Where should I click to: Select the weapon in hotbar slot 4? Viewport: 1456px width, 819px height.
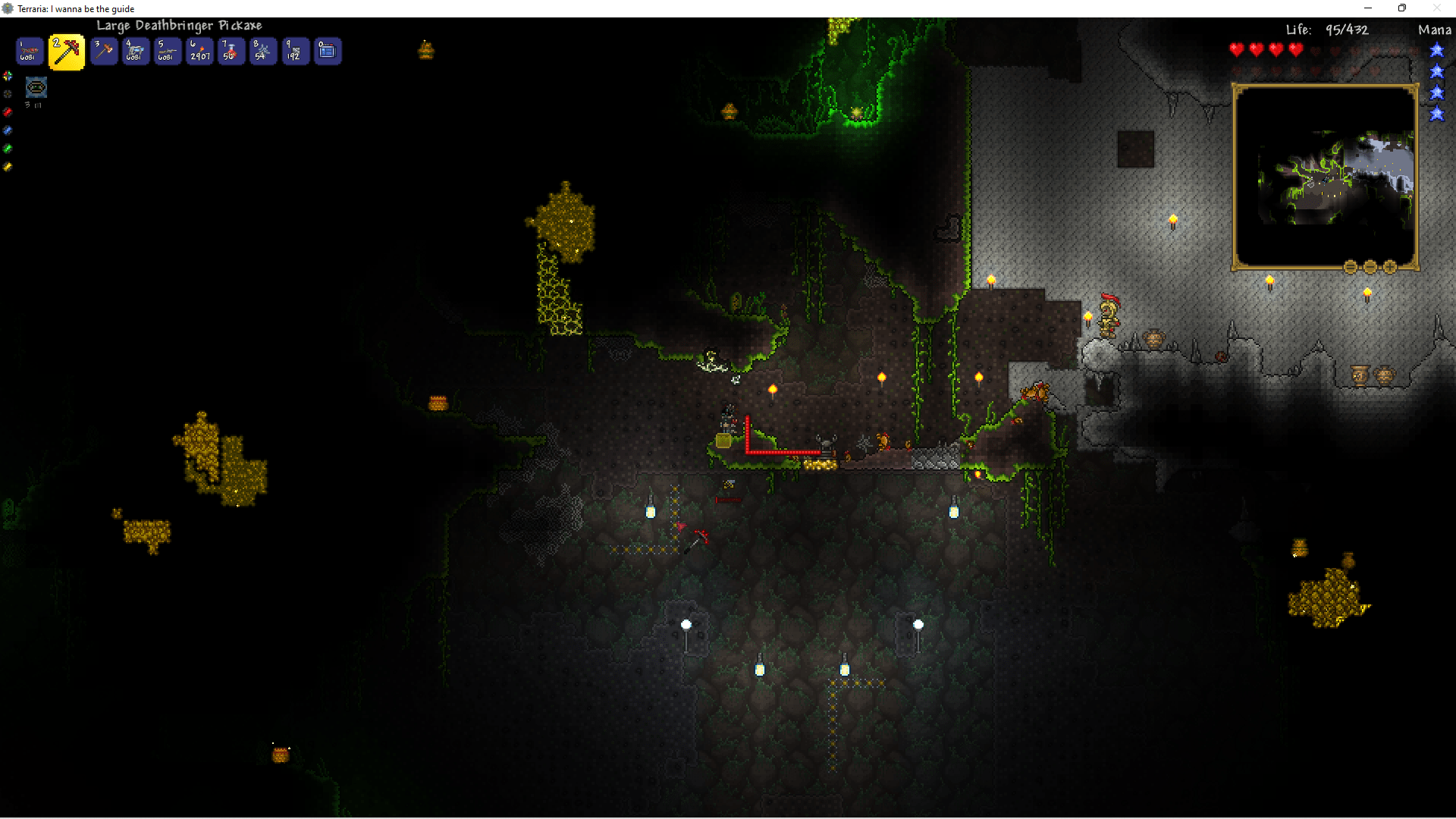click(136, 51)
